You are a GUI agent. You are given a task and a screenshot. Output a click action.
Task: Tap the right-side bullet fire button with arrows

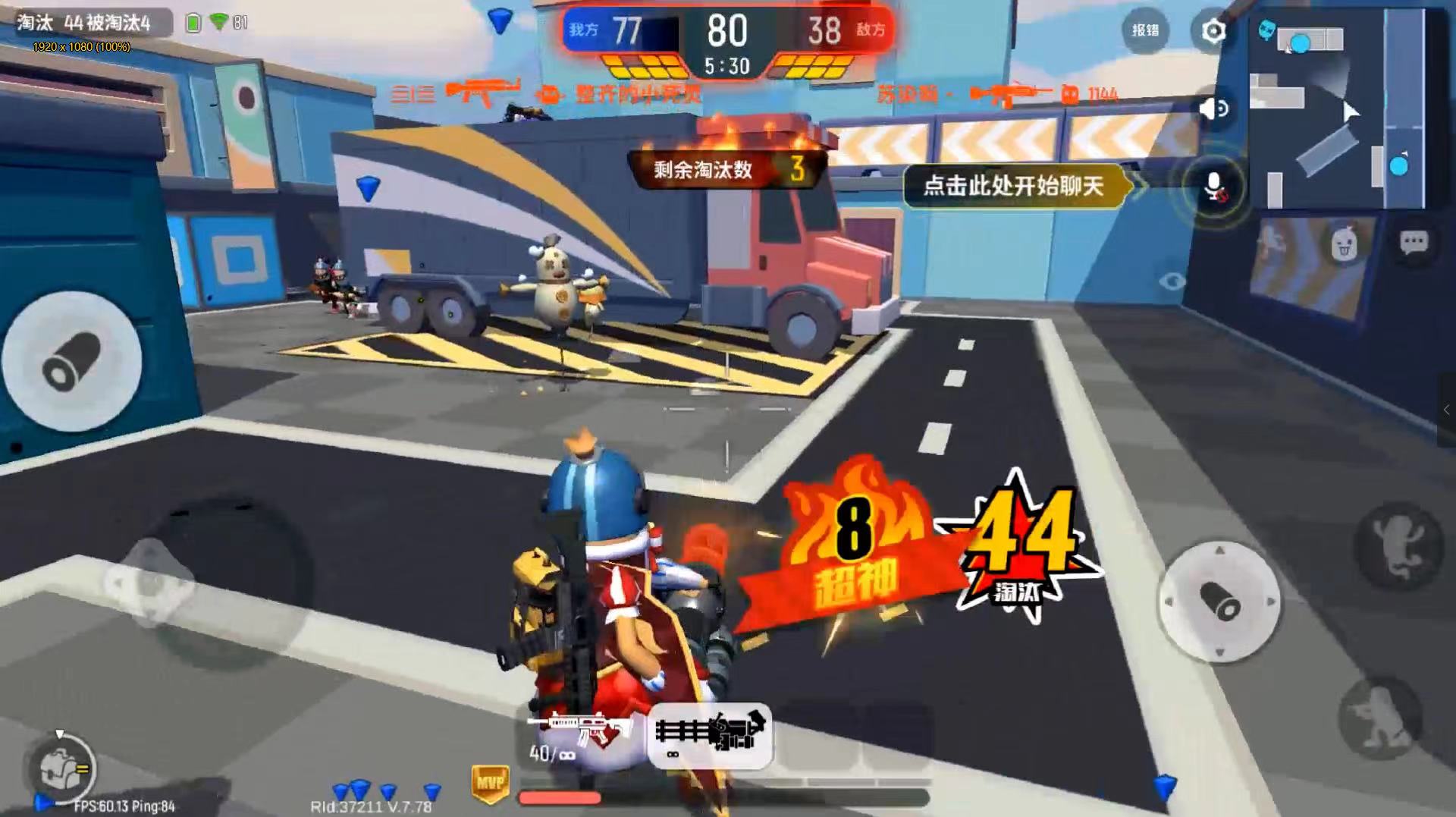tap(1219, 602)
